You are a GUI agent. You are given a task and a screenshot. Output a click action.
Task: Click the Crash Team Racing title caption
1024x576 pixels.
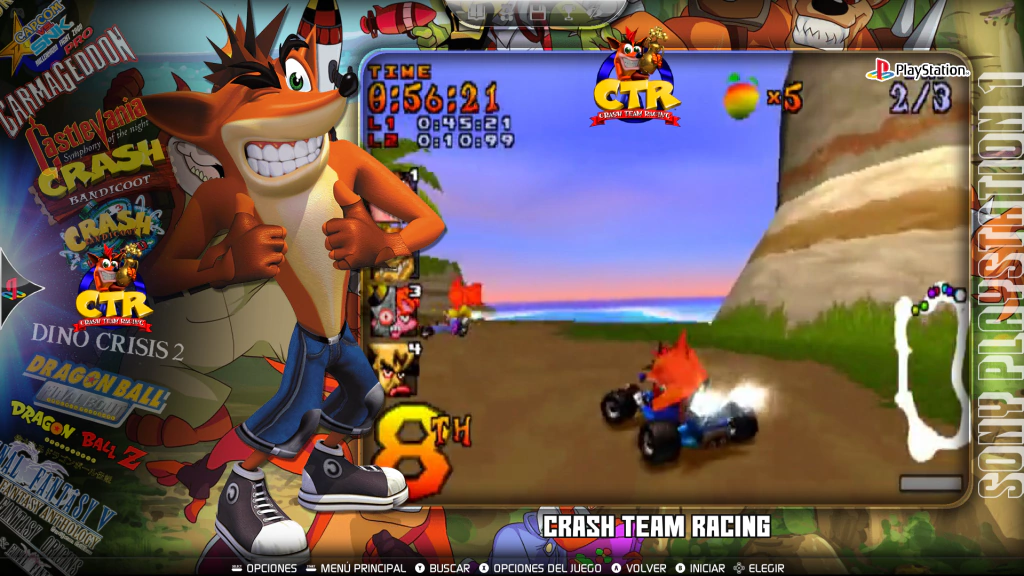point(656,526)
